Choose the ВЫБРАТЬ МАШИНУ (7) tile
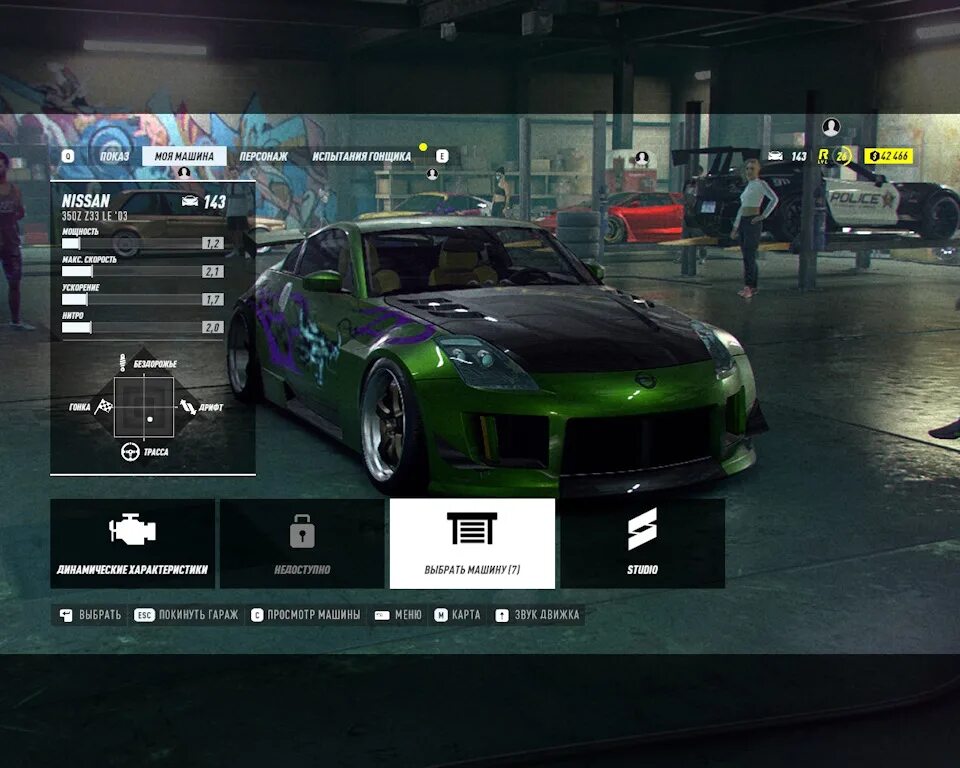960x768 pixels. pyautogui.click(x=472, y=543)
